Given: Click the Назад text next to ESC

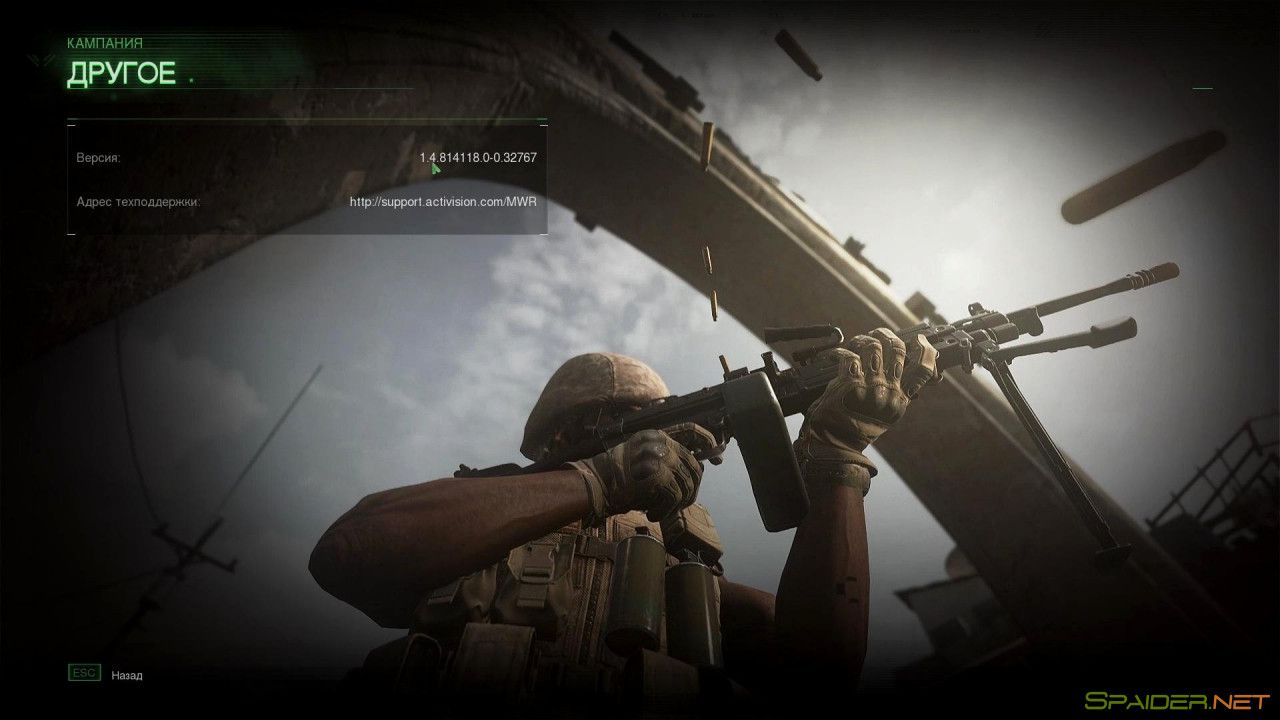Looking at the screenshot, I should click(x=128, y=675).
